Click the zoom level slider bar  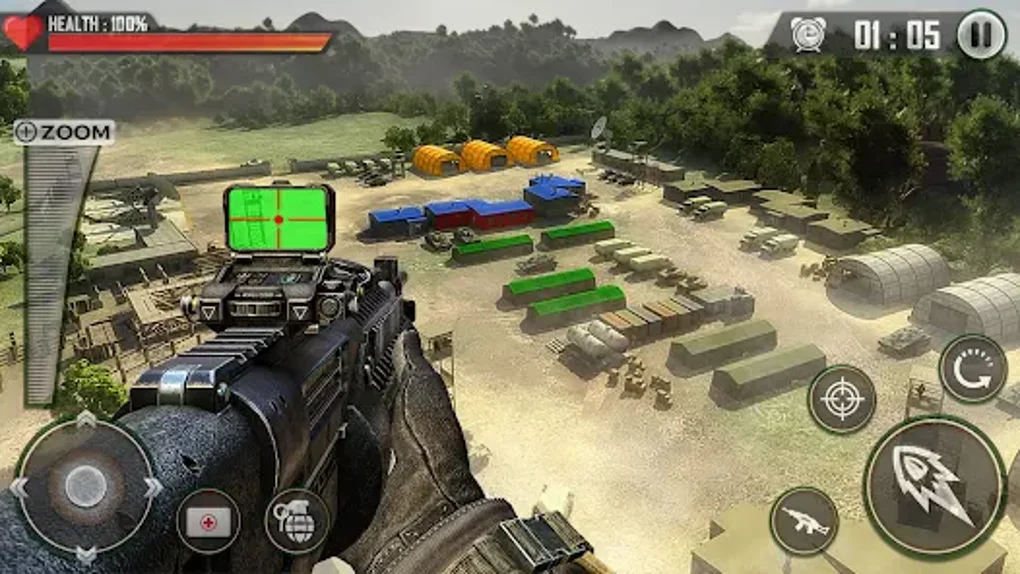click(52, 270)
